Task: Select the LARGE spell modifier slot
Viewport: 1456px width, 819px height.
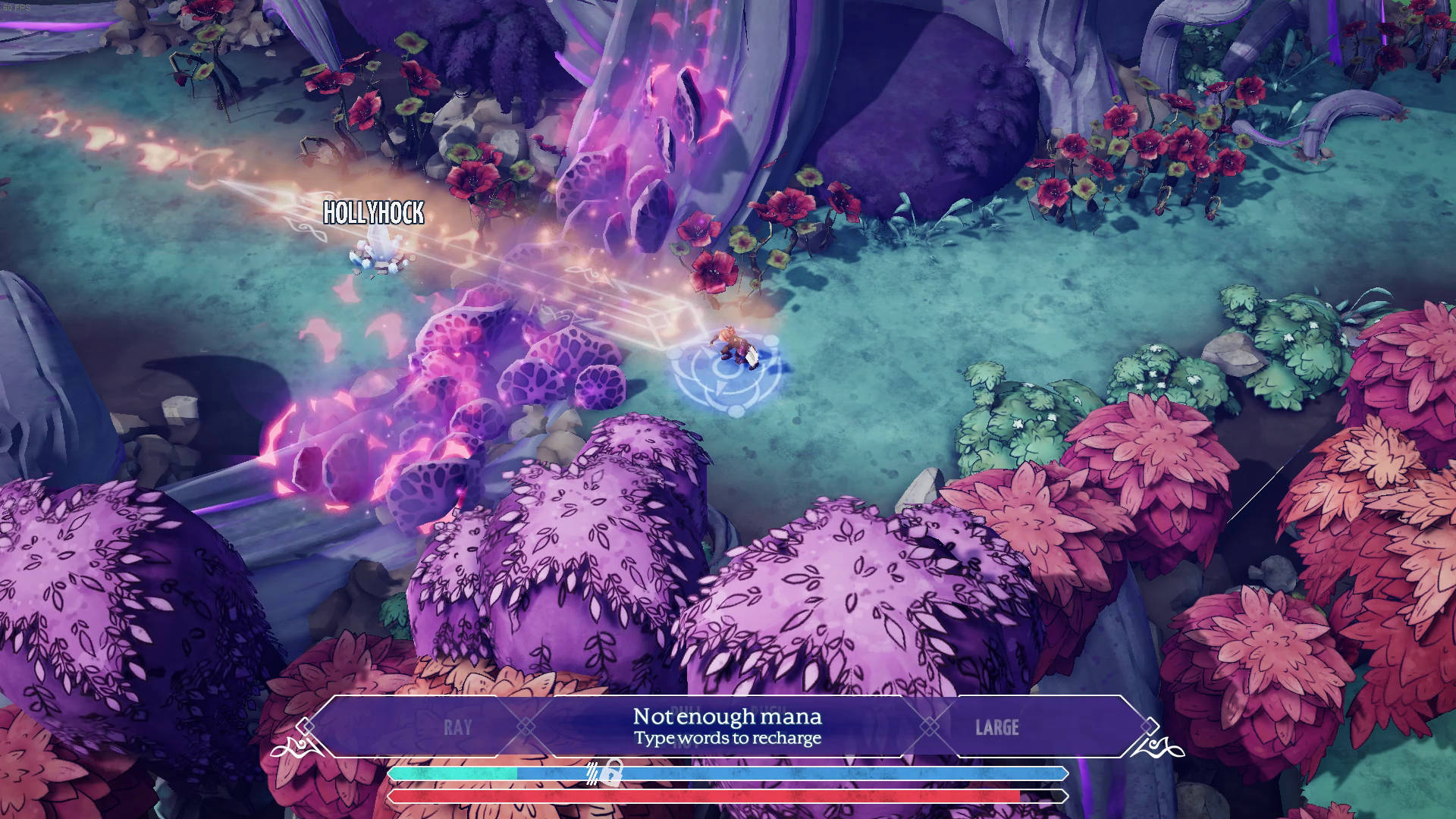Action: pos(996,727)
